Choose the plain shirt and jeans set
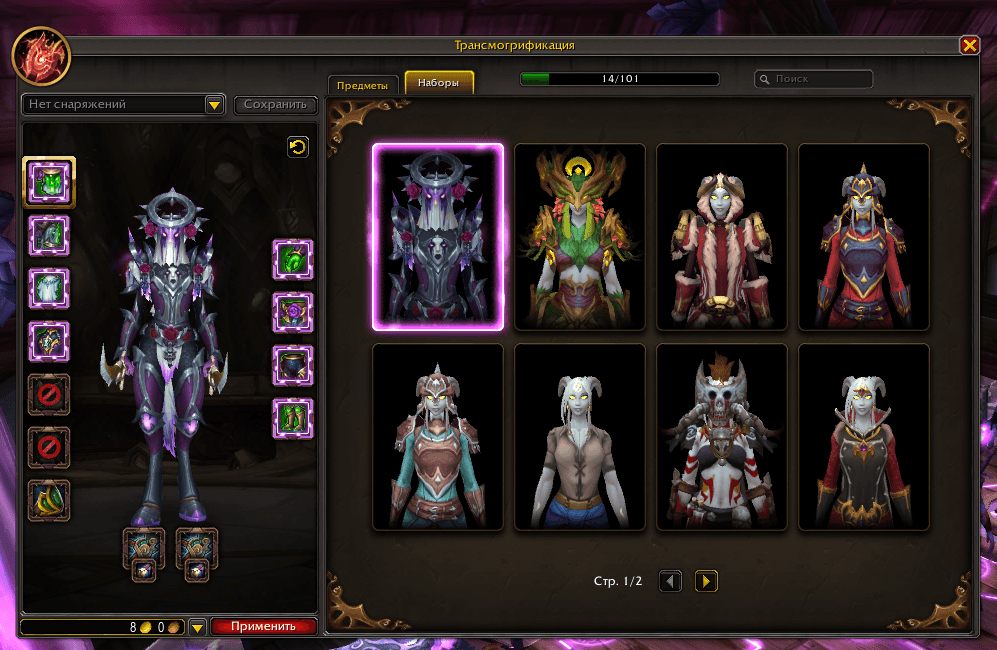Image resolution: width=997 pixels, height=650 pixels. click(580, 436)
